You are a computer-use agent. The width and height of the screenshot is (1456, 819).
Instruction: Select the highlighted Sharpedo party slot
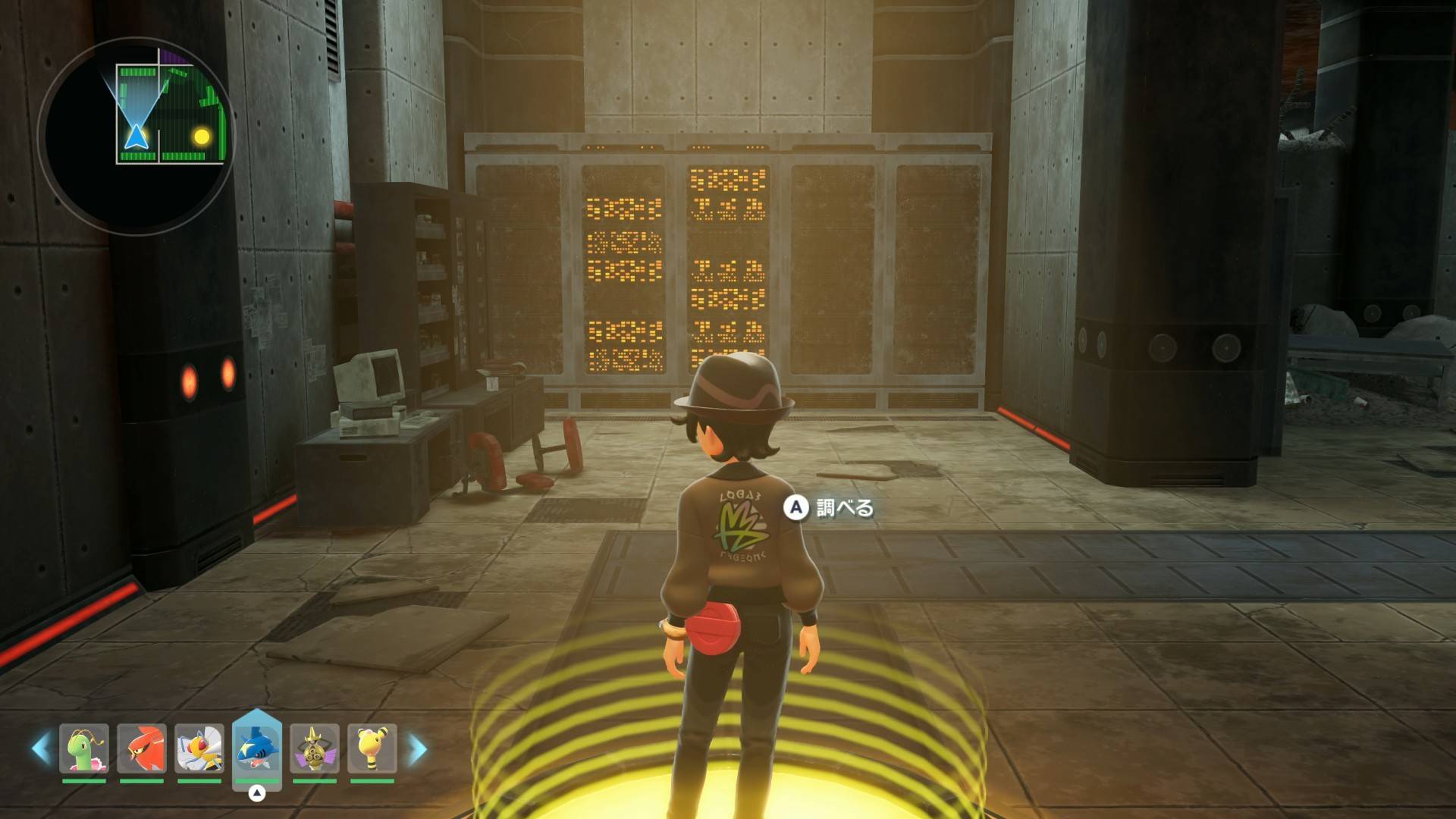coord(257,748)
